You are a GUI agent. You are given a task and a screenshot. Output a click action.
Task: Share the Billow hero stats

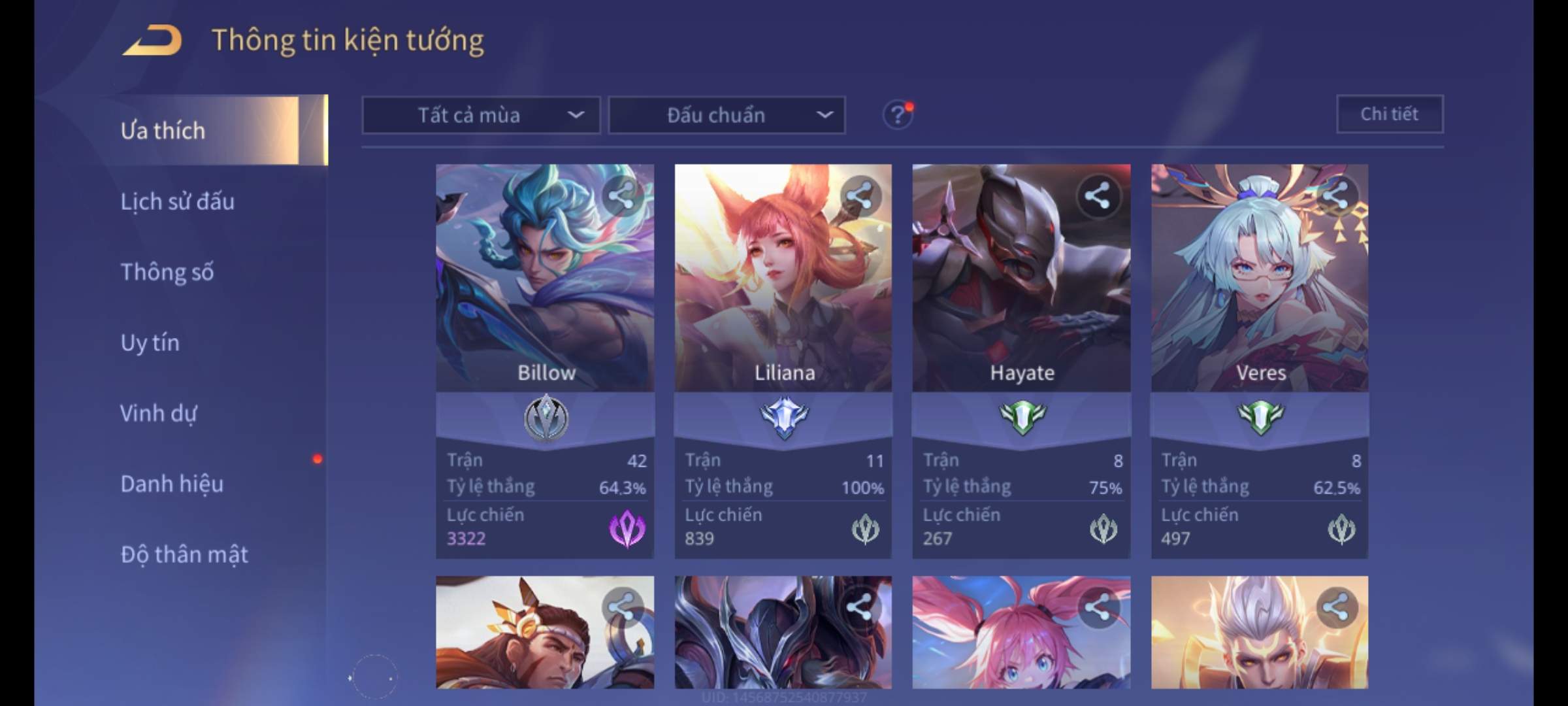tap(621, 195)
